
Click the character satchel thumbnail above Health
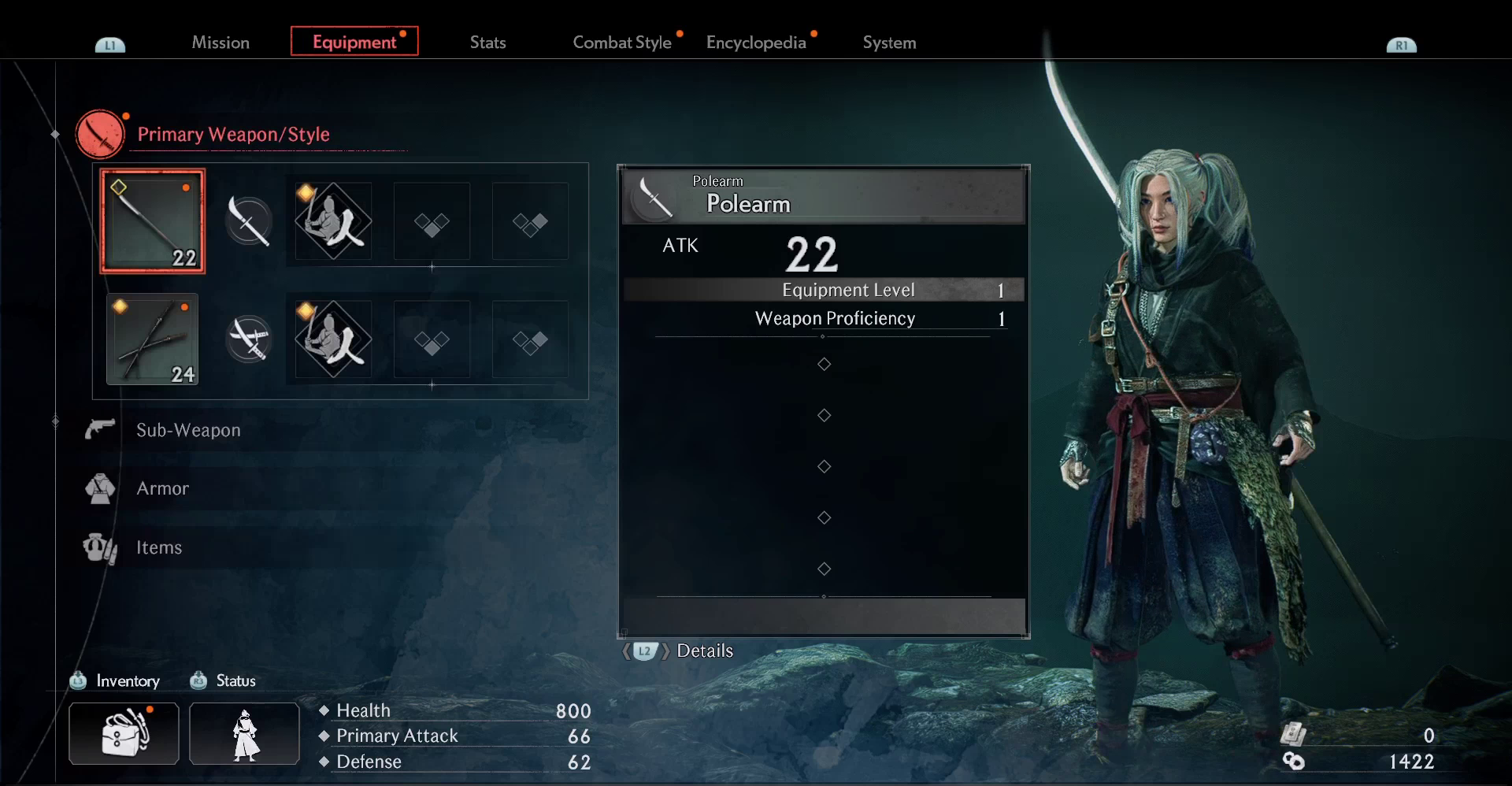123,733
